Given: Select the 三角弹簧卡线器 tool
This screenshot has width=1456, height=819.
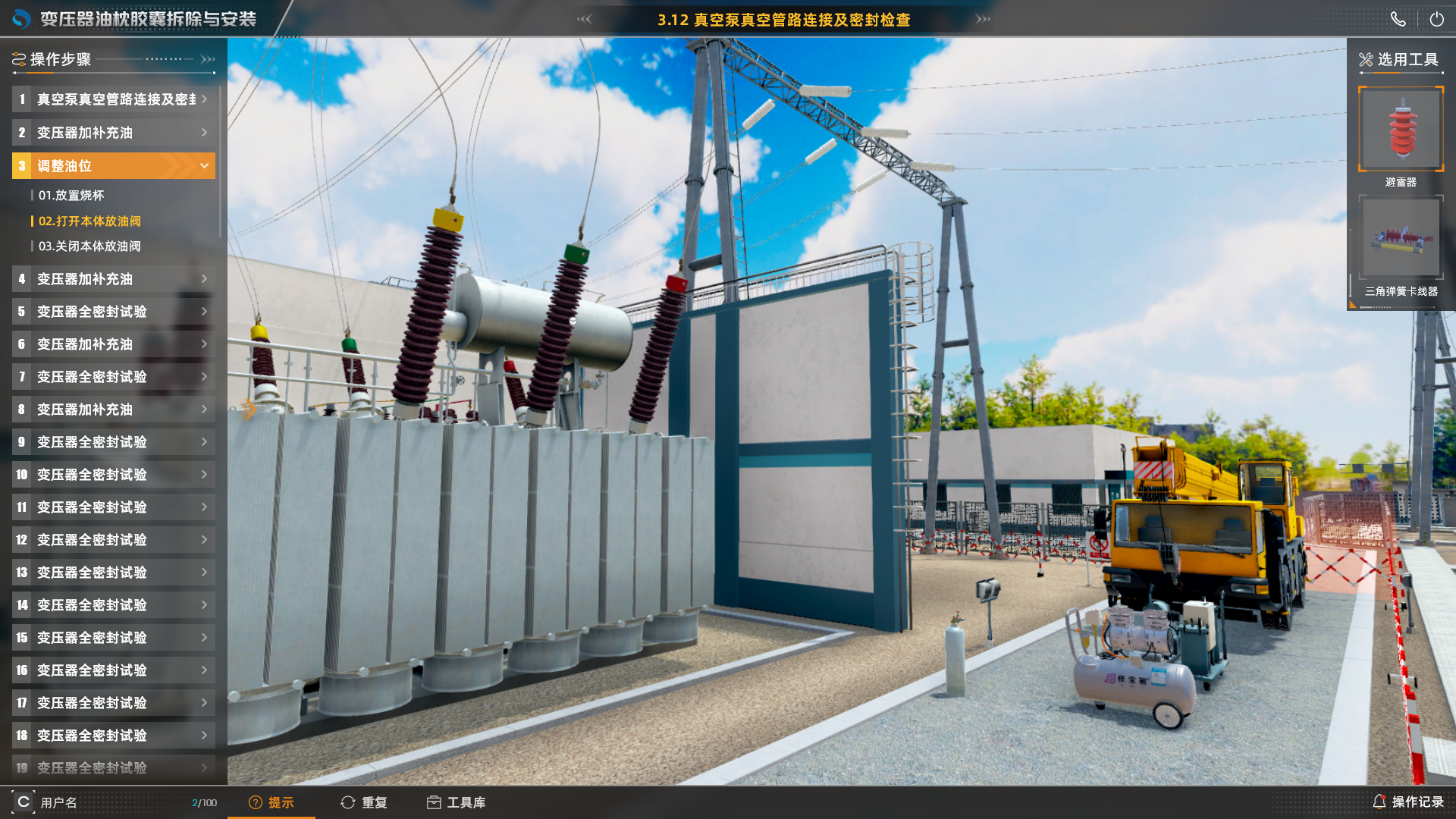Looking at the screenshot, I should pyautogui.click(x=1401, y=238).
